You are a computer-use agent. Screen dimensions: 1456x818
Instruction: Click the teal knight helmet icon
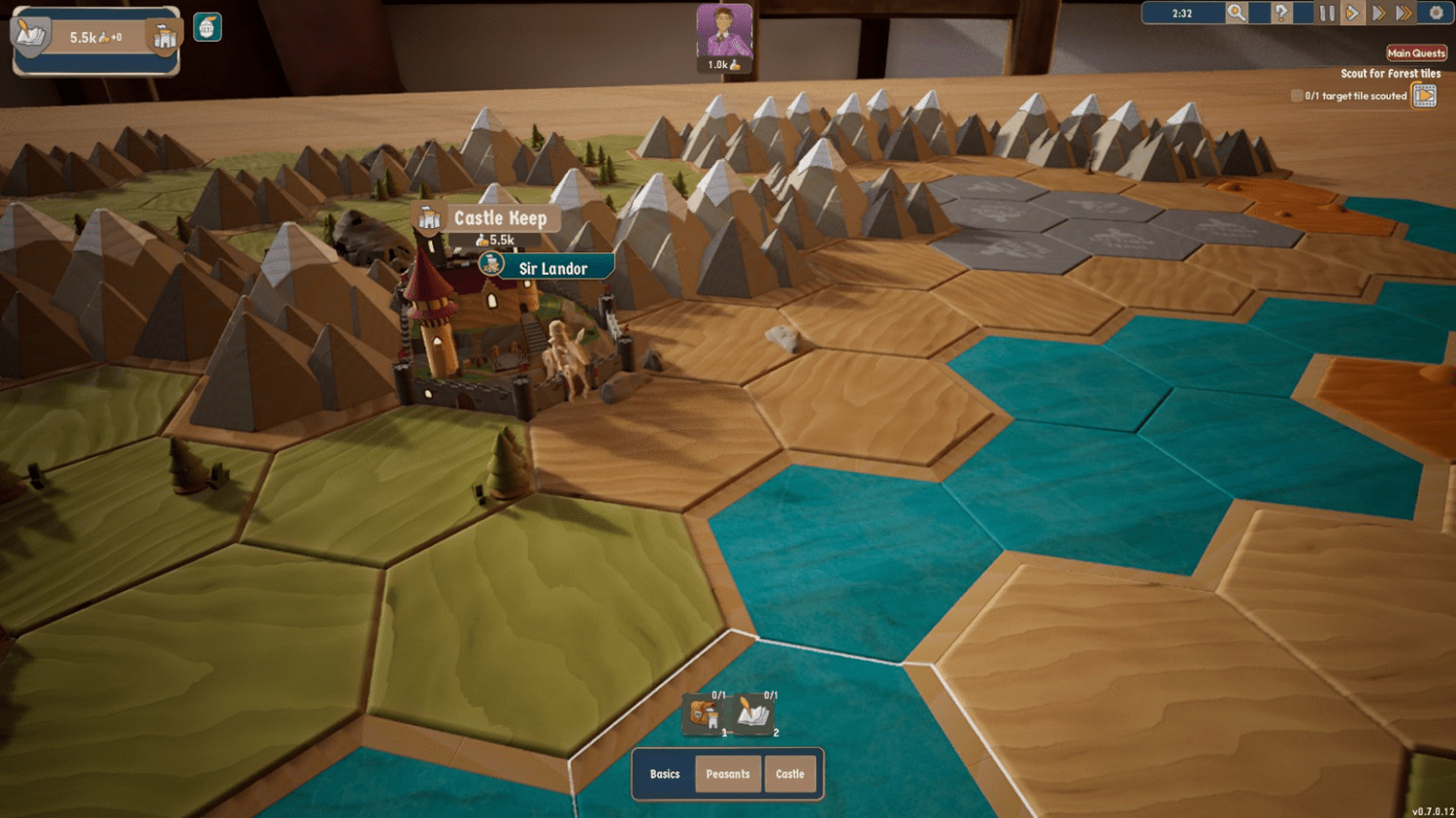click(207, 27)
